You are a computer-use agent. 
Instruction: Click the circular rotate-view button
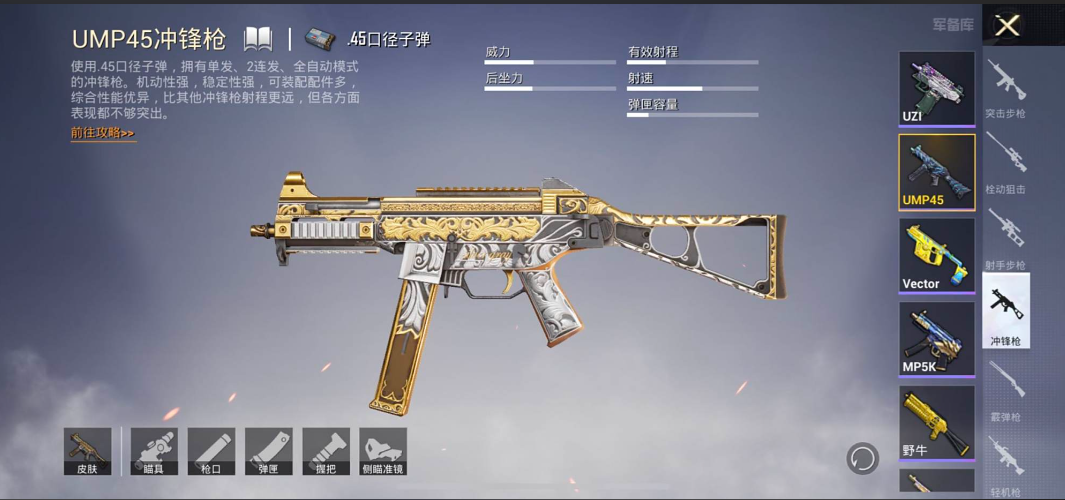click(862, 459)
